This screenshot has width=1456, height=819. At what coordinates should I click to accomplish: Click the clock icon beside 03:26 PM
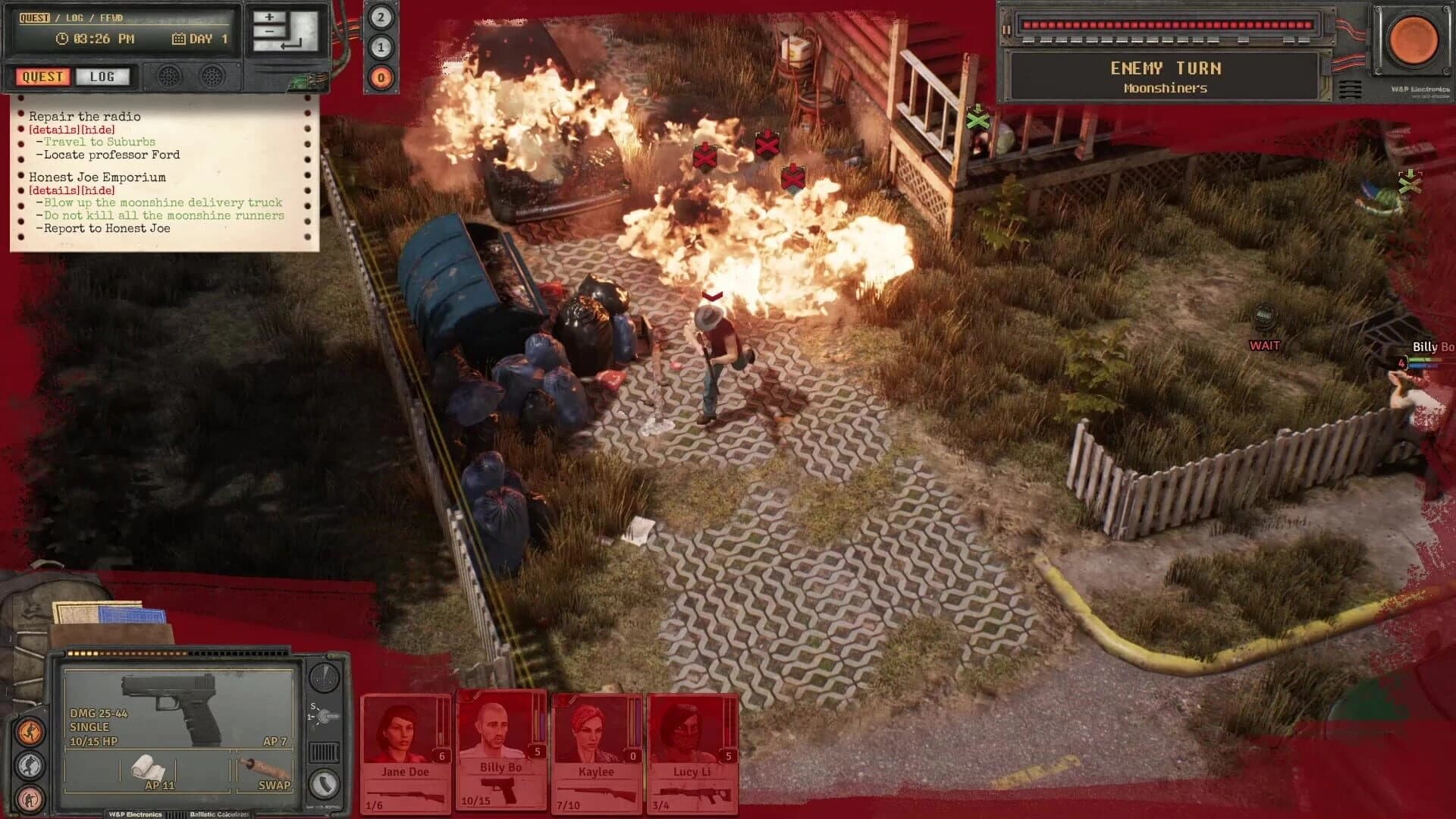coord(61,39)
